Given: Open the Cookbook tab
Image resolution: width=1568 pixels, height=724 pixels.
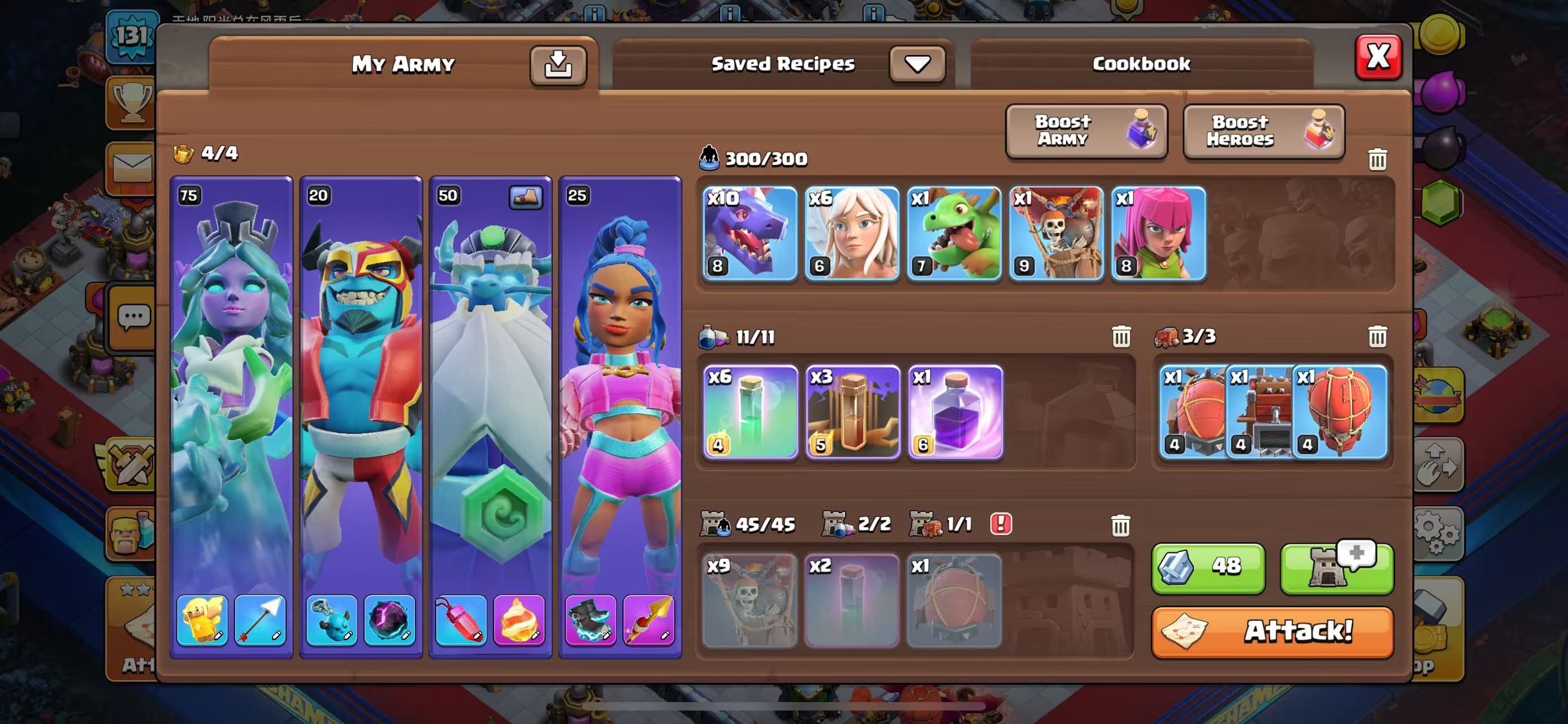Looking at the screenshot, I should pyautogui.click(x=1141, y=64).
